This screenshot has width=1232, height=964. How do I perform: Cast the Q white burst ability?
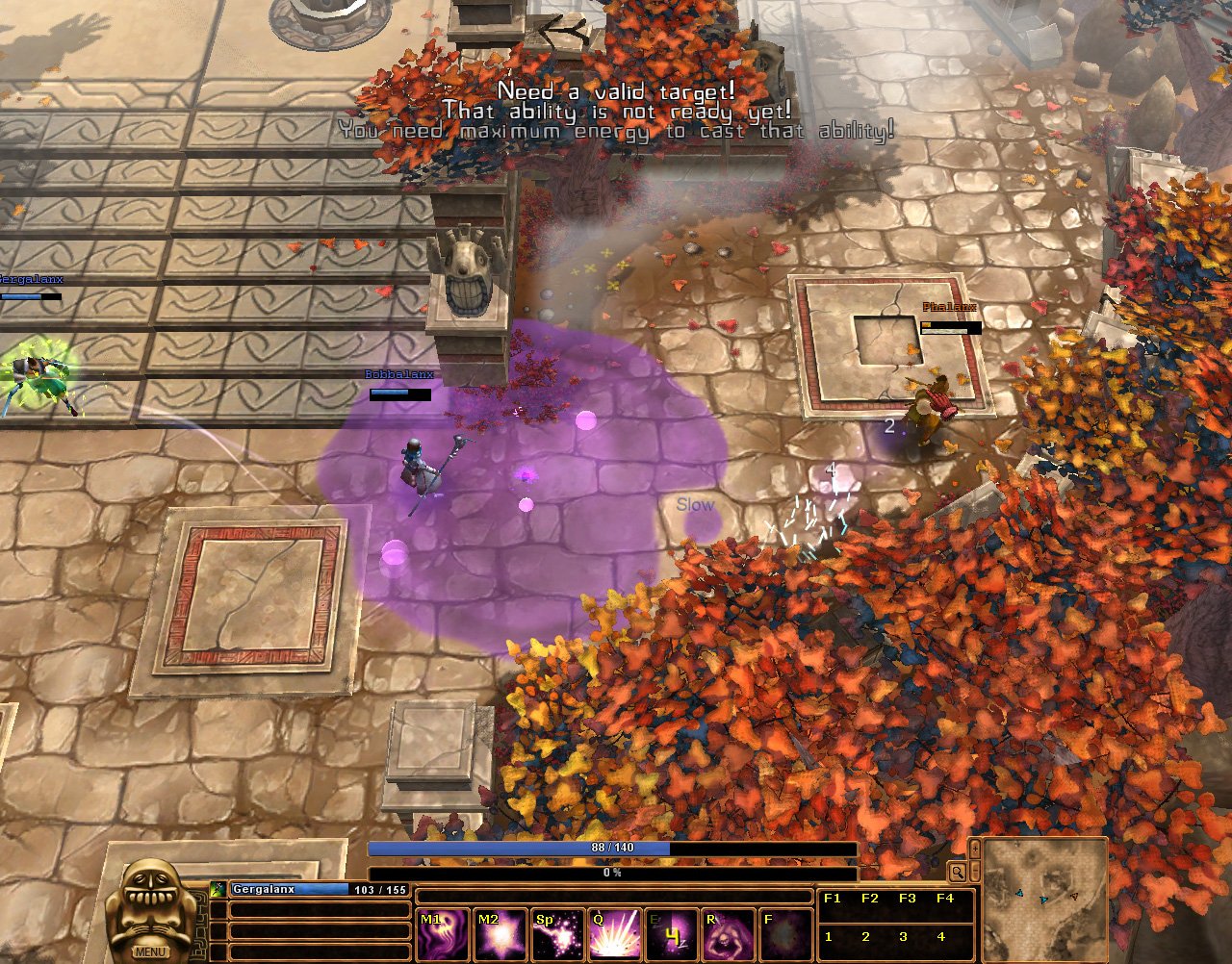pyautogui.click(x=615, y=935)
